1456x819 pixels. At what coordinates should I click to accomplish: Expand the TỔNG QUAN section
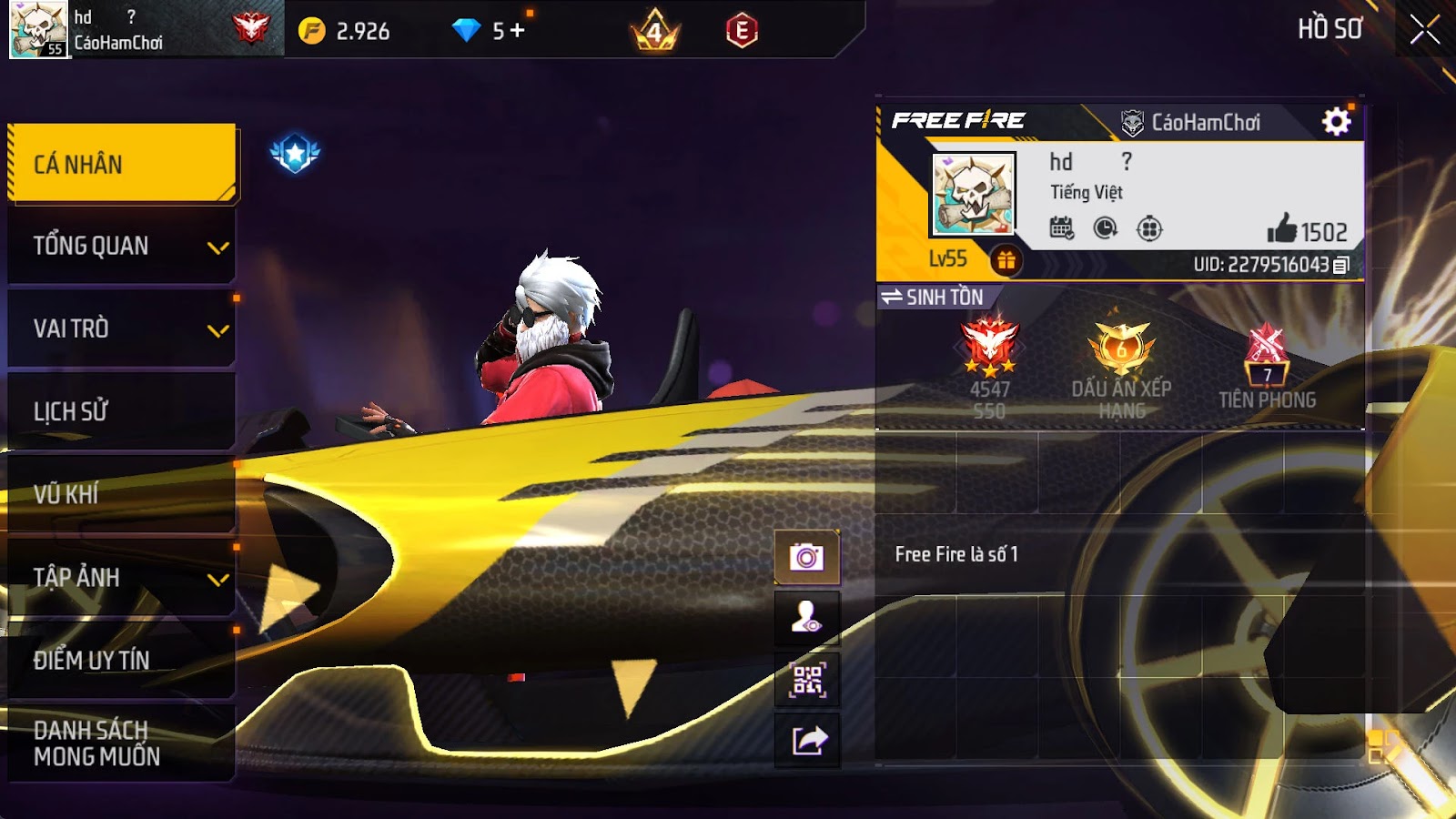click(x=122, y=246)
